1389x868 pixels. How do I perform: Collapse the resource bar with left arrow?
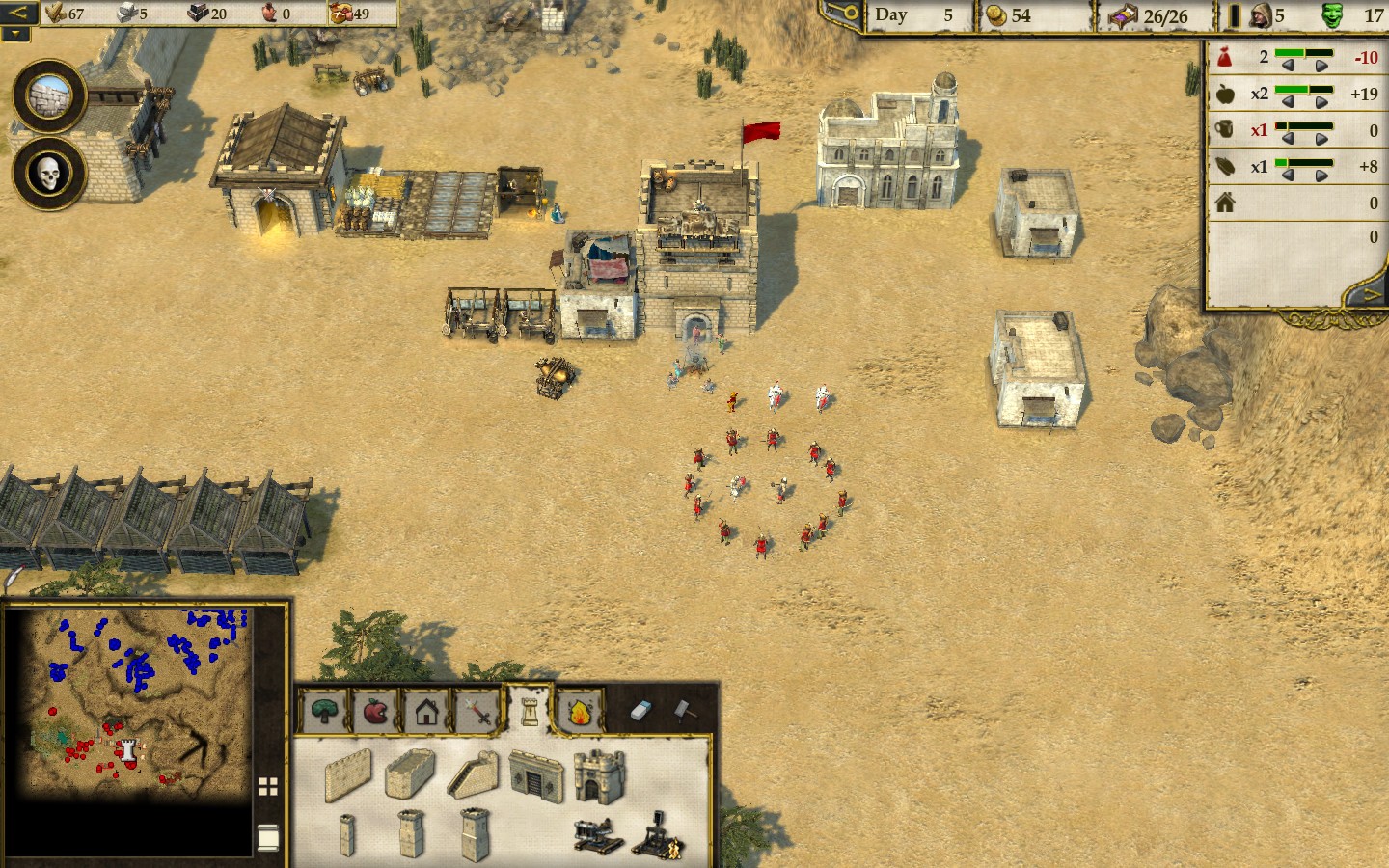[17, 14]
